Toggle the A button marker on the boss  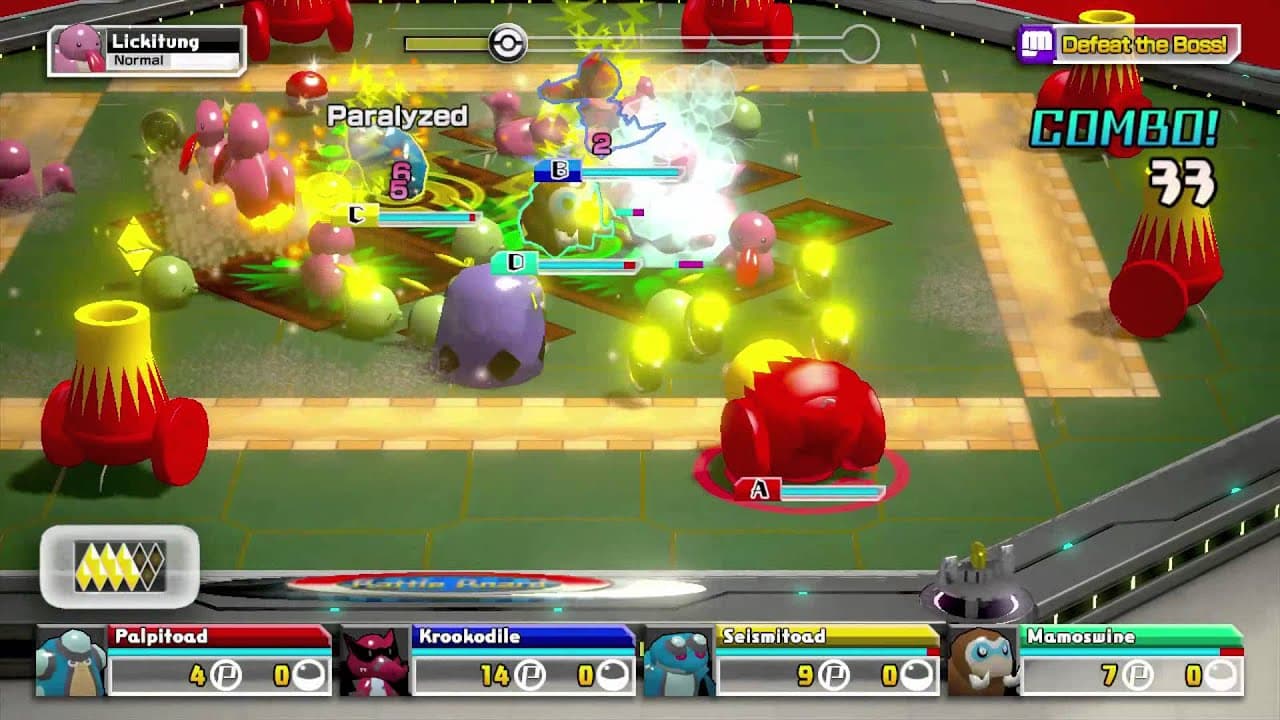pos(762,487)
